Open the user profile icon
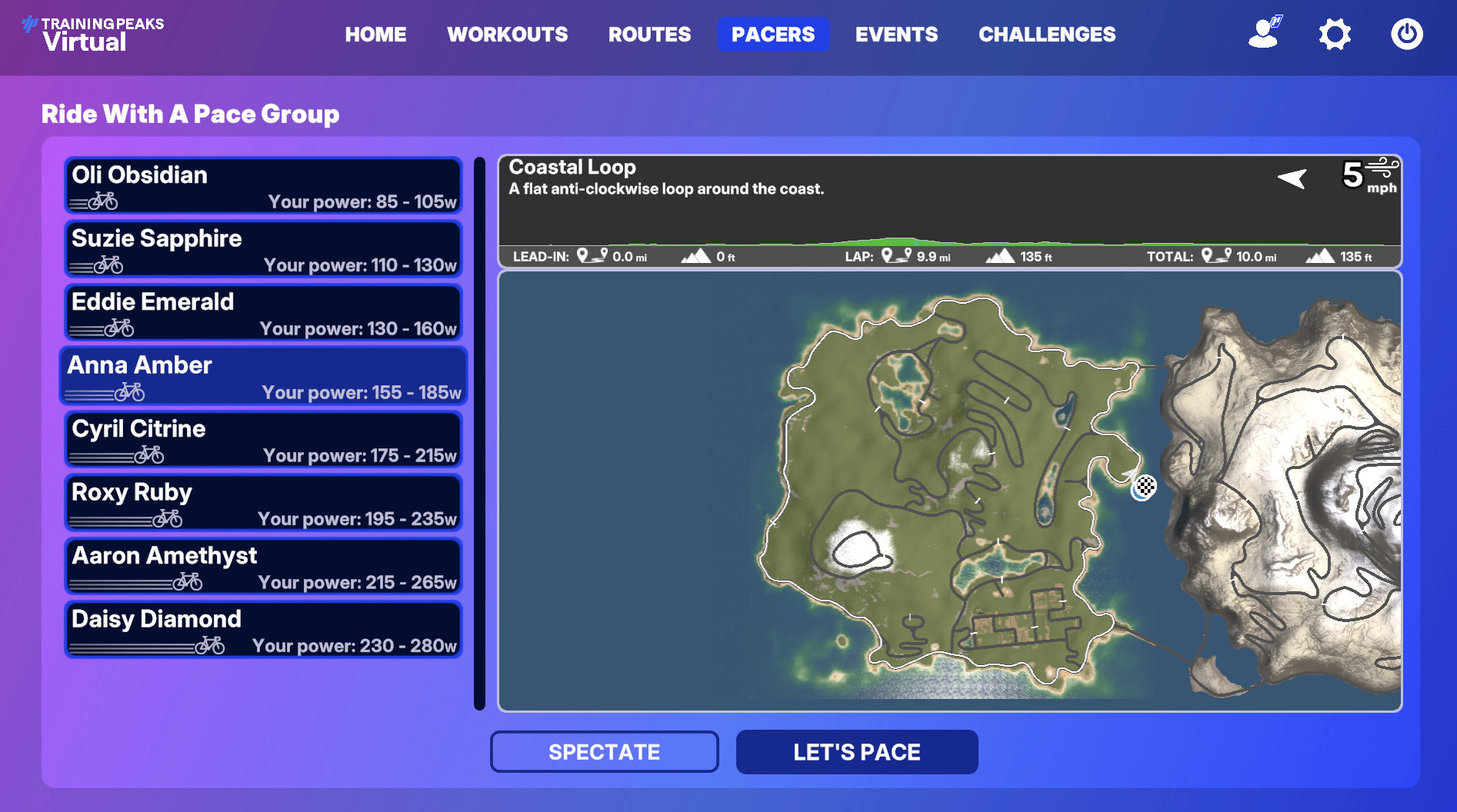The height and width of the screenshot is (812, 1457). [x=1263, y=34]
